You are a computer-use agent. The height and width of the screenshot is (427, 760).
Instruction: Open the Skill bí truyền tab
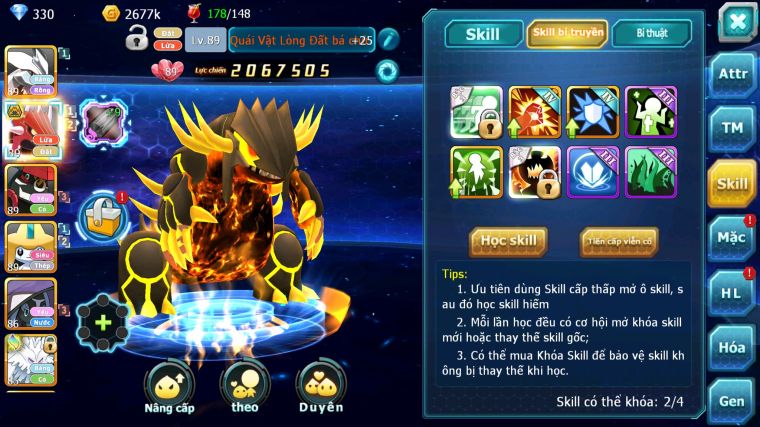[x=567, y=33]
